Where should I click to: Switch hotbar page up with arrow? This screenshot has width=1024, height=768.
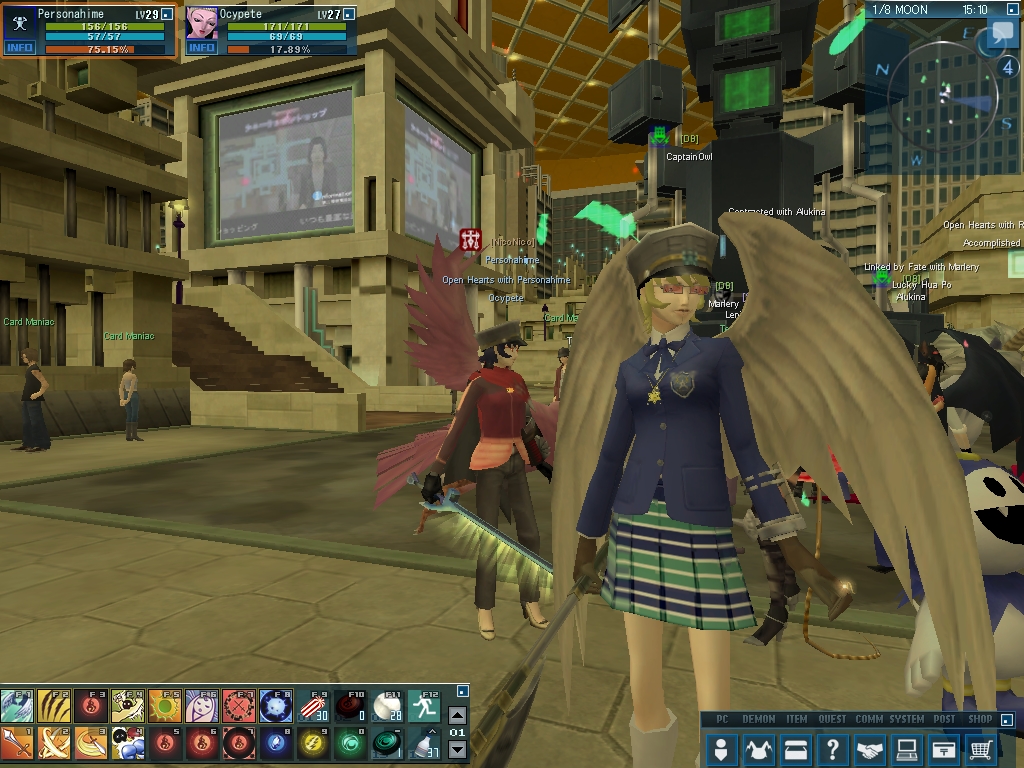tap(457, 715)
